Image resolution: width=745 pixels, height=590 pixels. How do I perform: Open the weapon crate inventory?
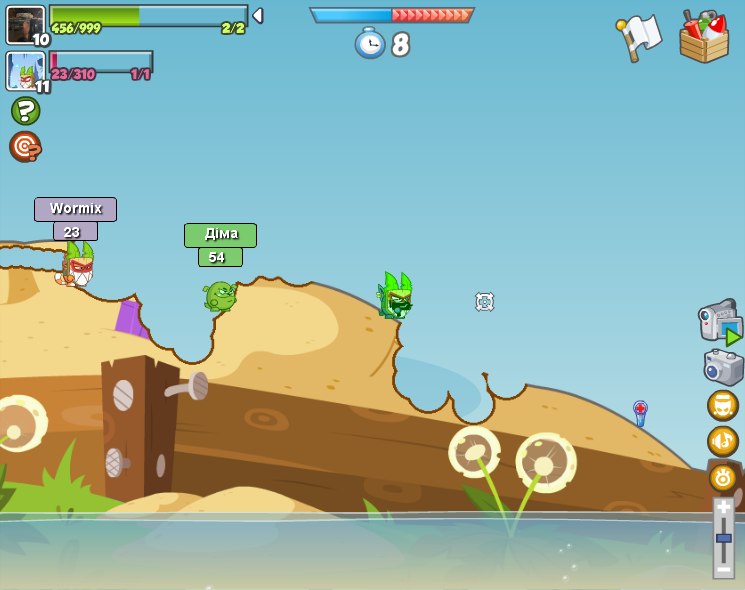click(704, 38)
